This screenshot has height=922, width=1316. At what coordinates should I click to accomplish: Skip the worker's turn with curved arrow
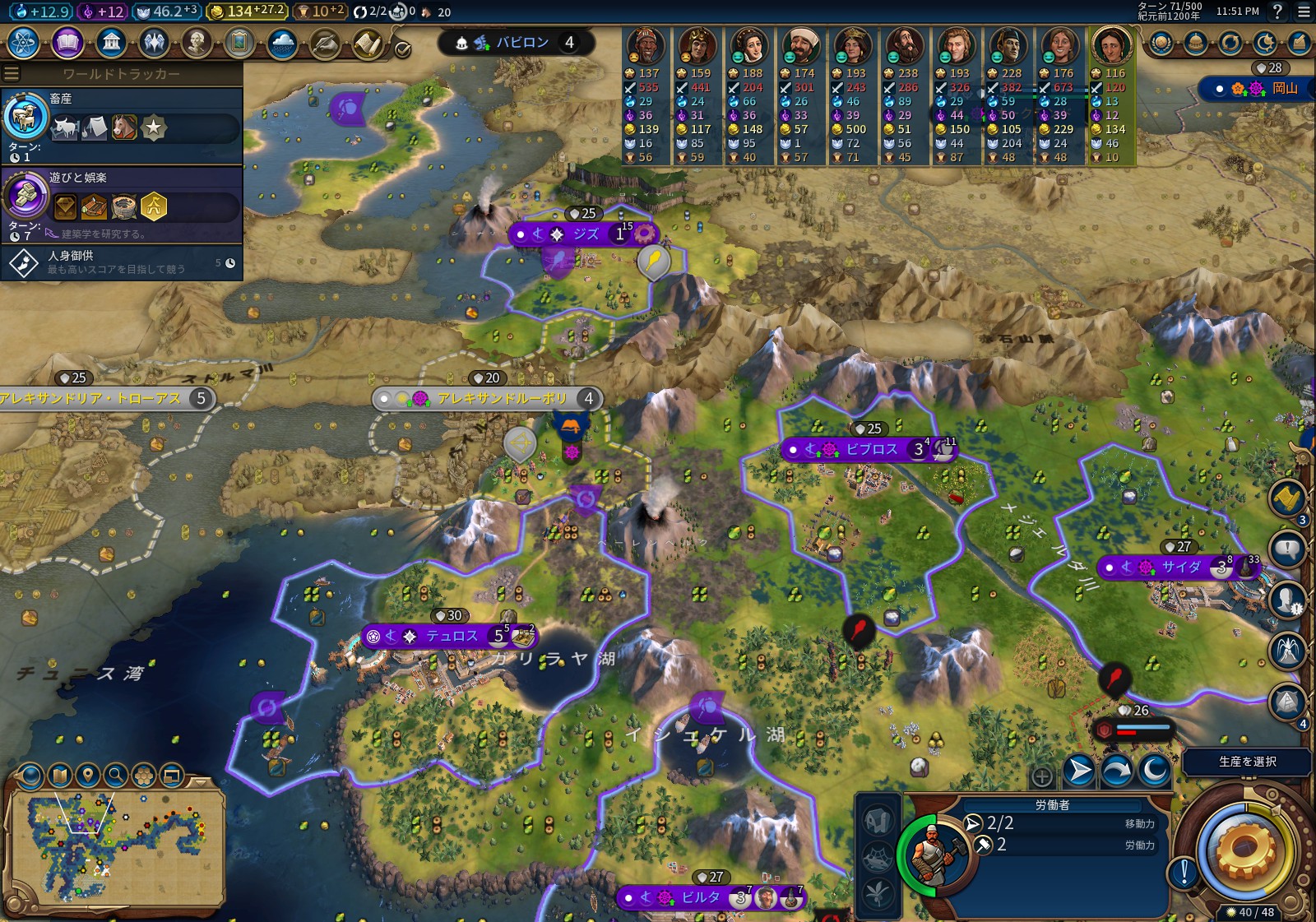pyautogui.click(x=1116, y=771)
